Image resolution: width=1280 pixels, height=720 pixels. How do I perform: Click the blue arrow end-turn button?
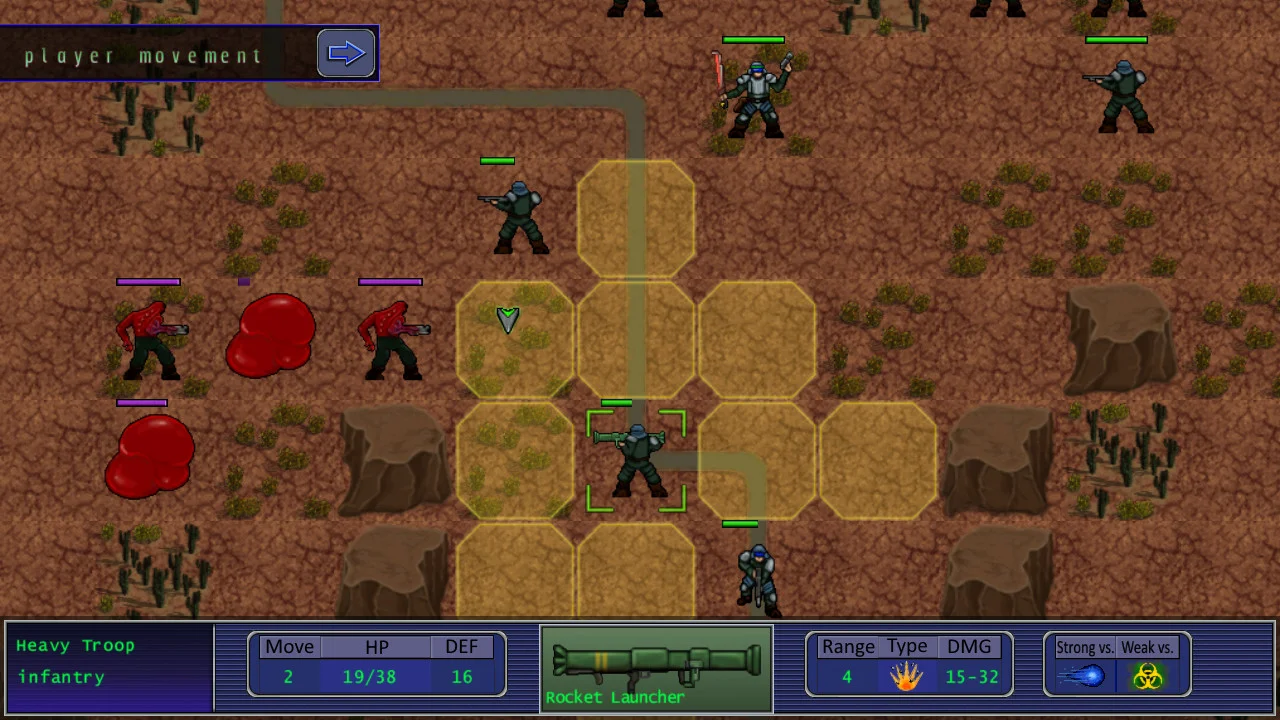pos(346,52)
